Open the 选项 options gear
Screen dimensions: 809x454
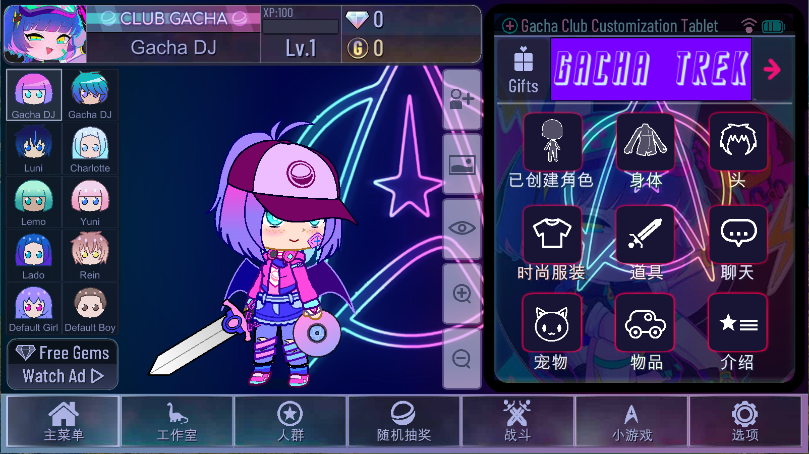pos(745,420)
